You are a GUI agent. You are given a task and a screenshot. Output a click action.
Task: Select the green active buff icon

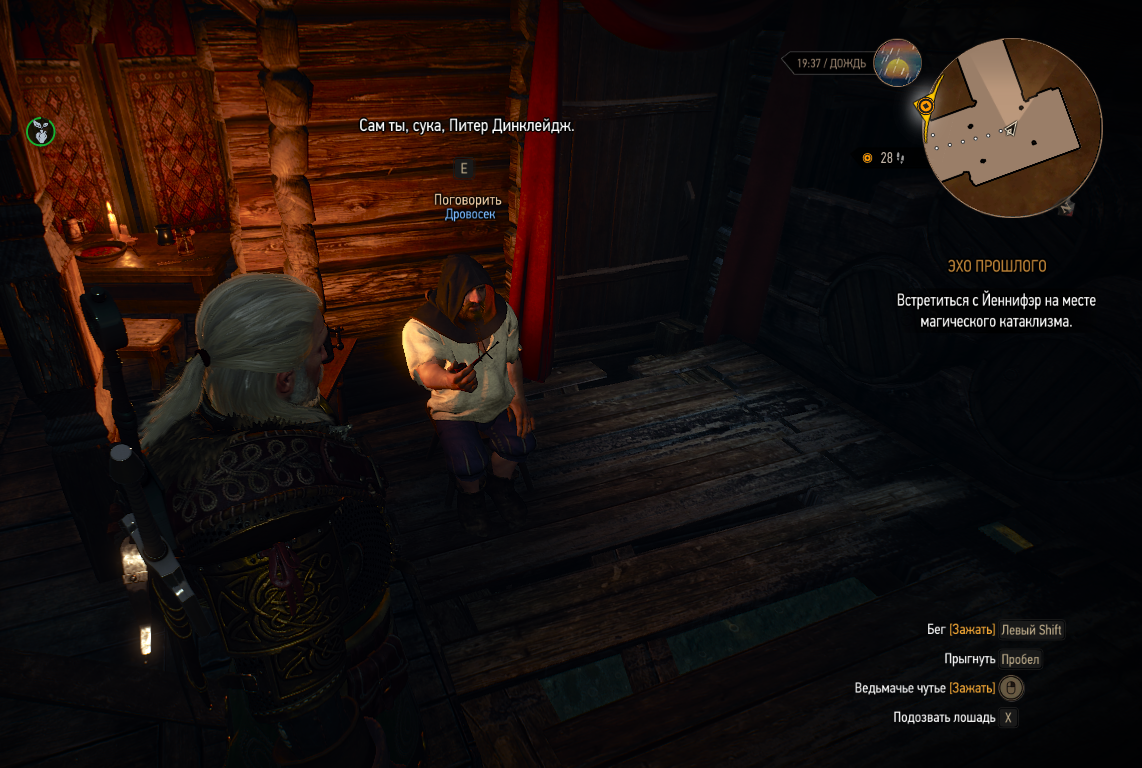(41, 130)
